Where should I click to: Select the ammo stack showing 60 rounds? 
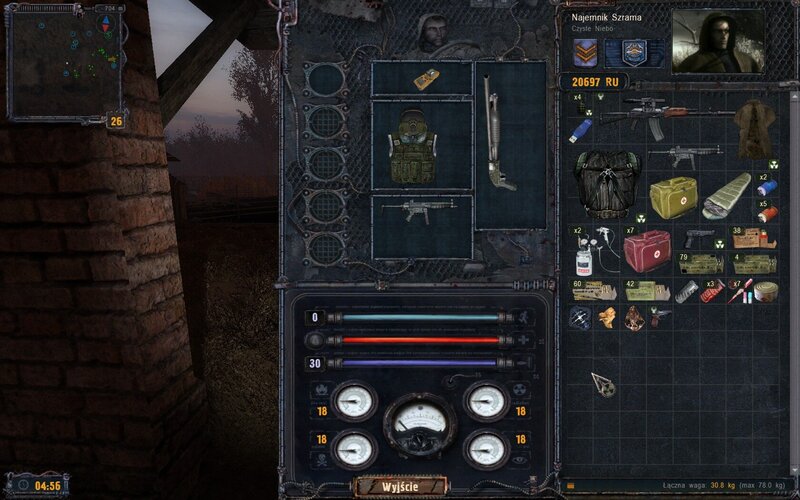592,290
